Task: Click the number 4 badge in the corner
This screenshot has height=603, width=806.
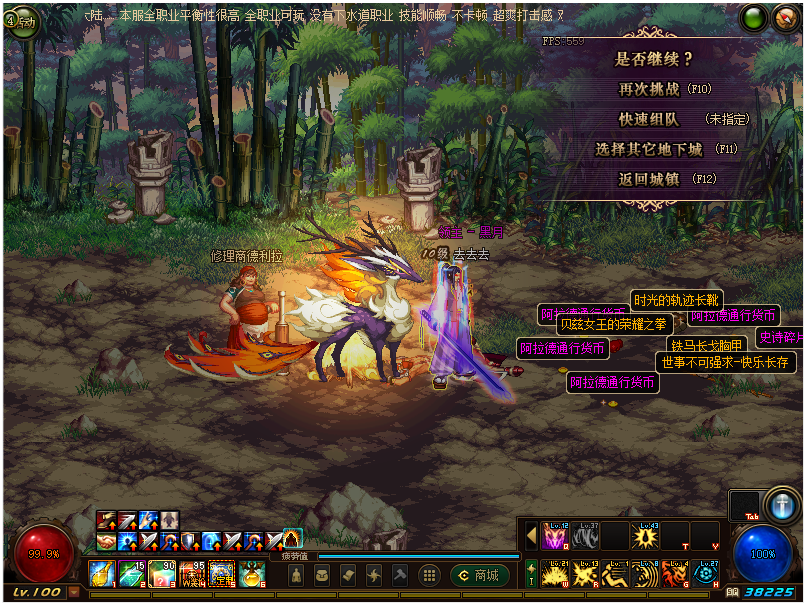Action: click(x=19, y=21)
